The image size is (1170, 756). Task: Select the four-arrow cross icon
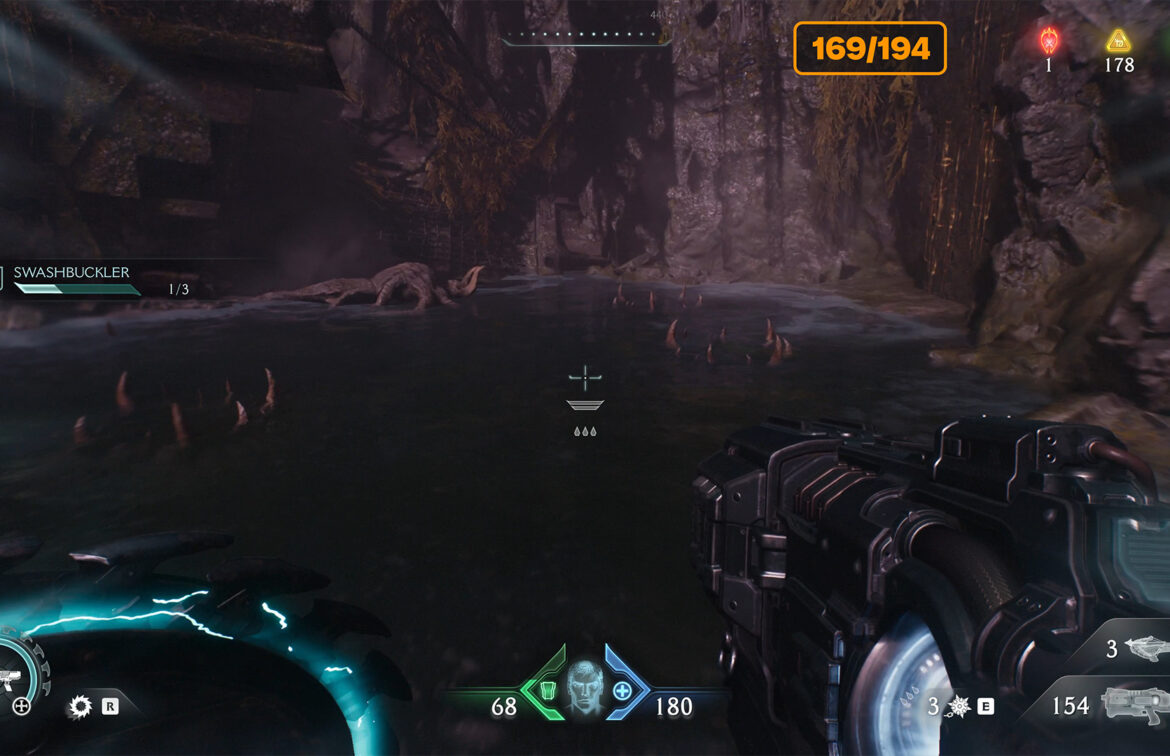[x=21, y=706]
